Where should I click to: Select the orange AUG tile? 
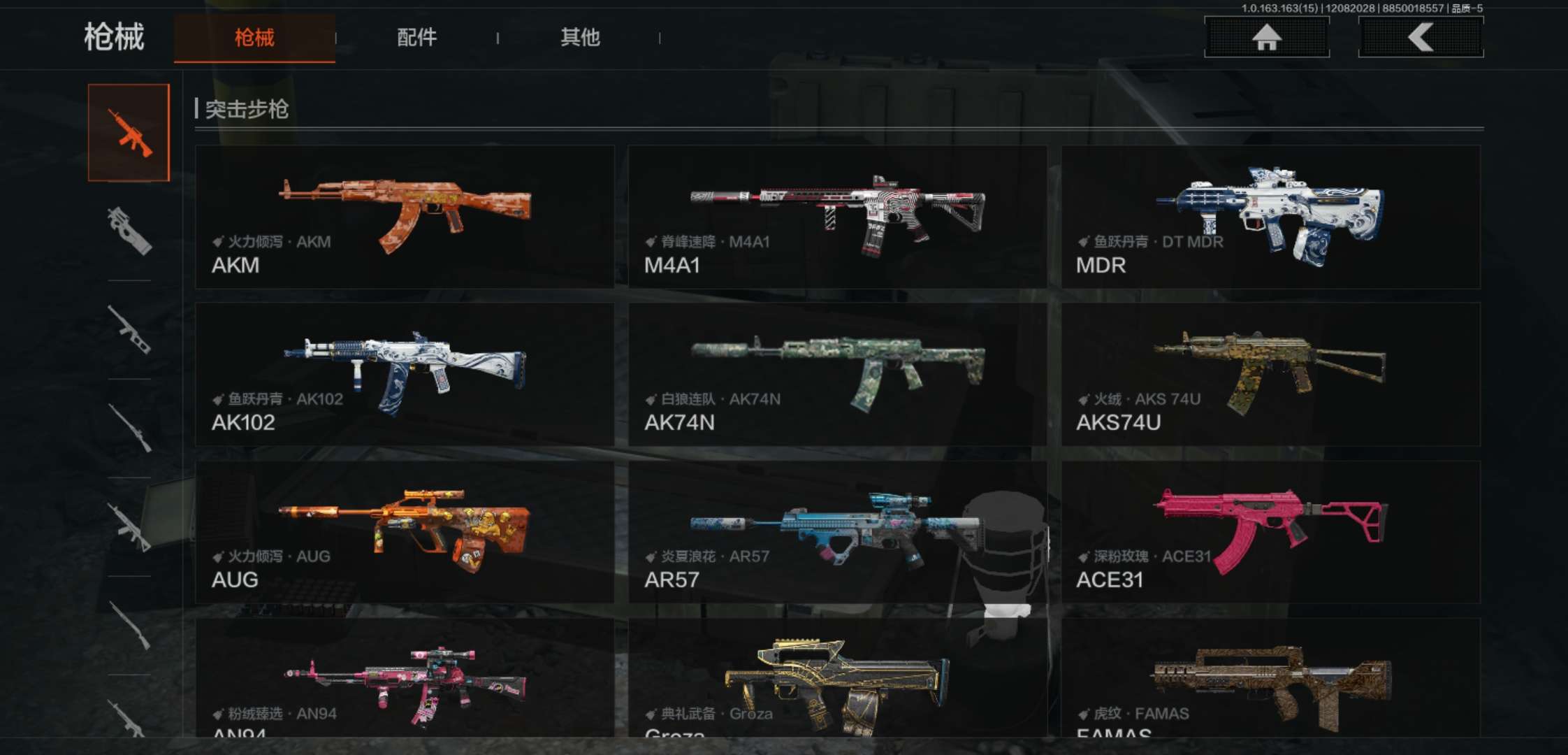(x=405, y=531)
